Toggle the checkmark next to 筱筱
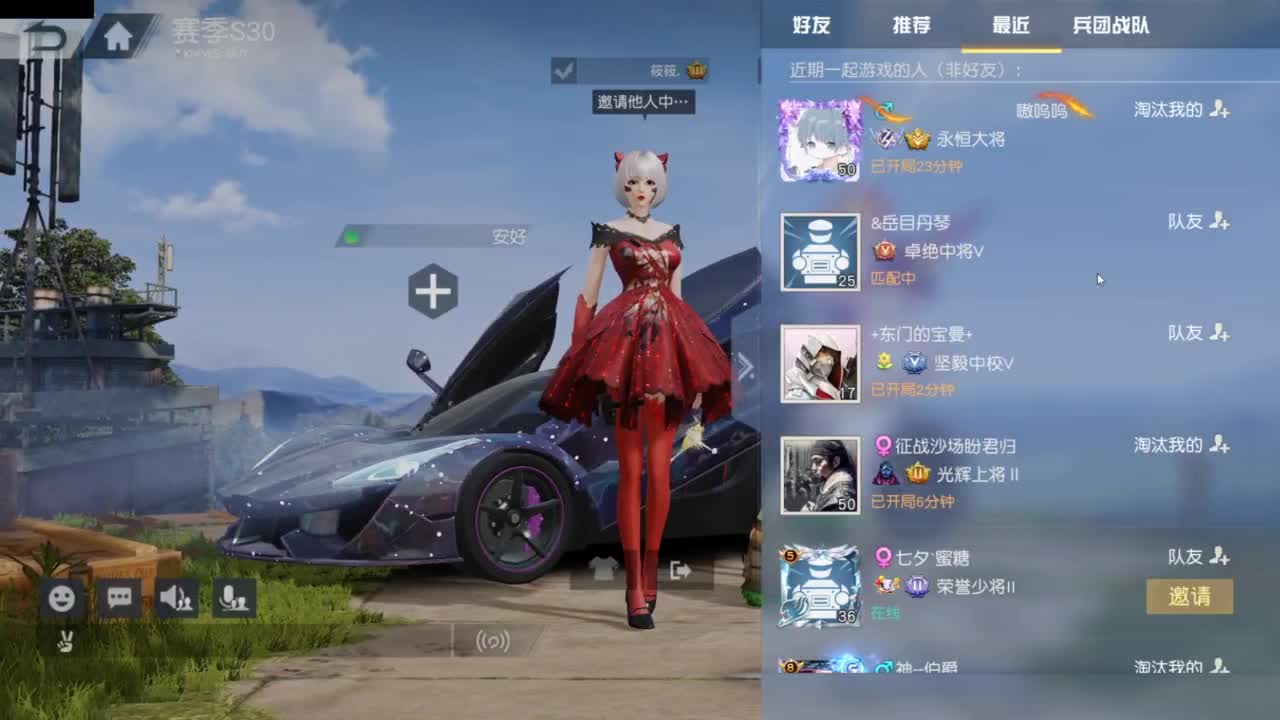 point(566,73)
